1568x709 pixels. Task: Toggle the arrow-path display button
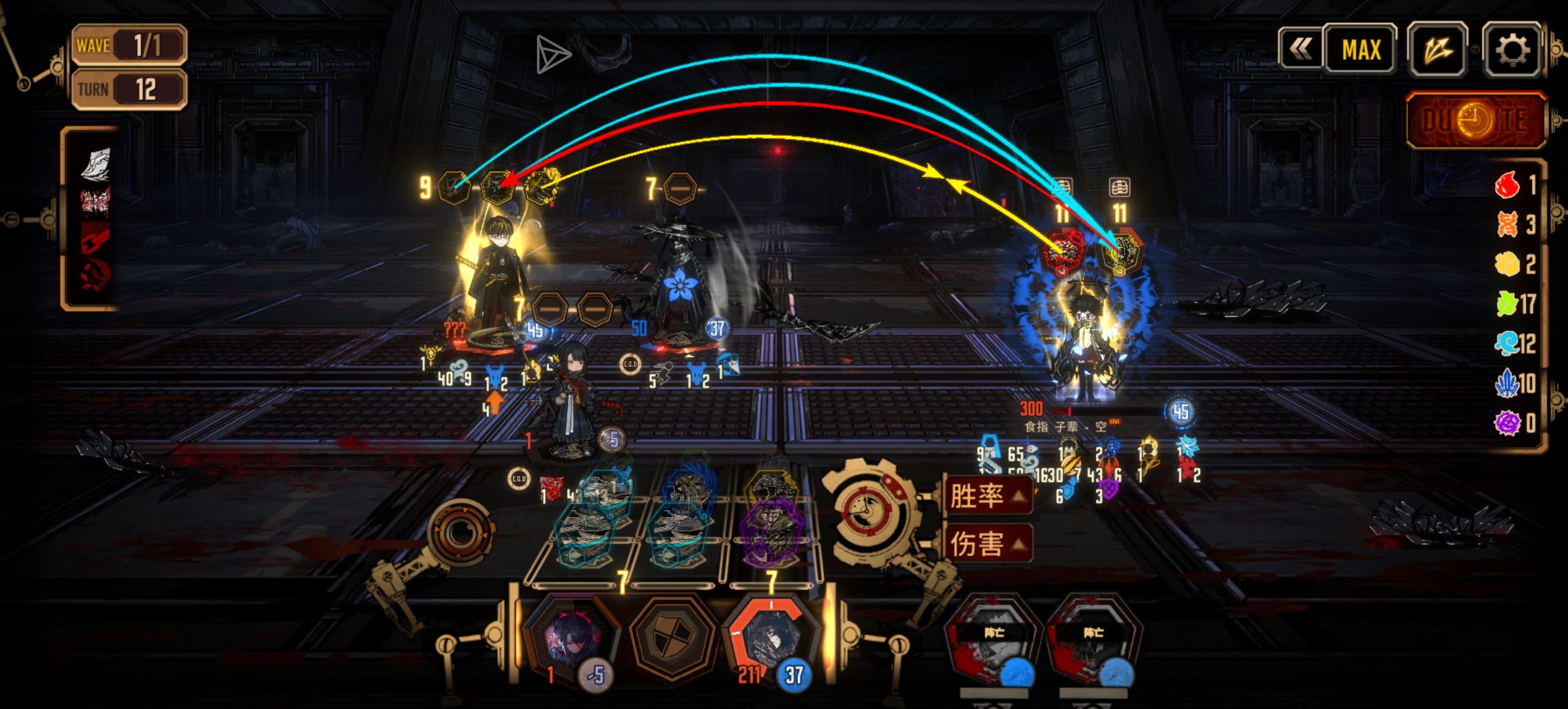point(1438,50)
